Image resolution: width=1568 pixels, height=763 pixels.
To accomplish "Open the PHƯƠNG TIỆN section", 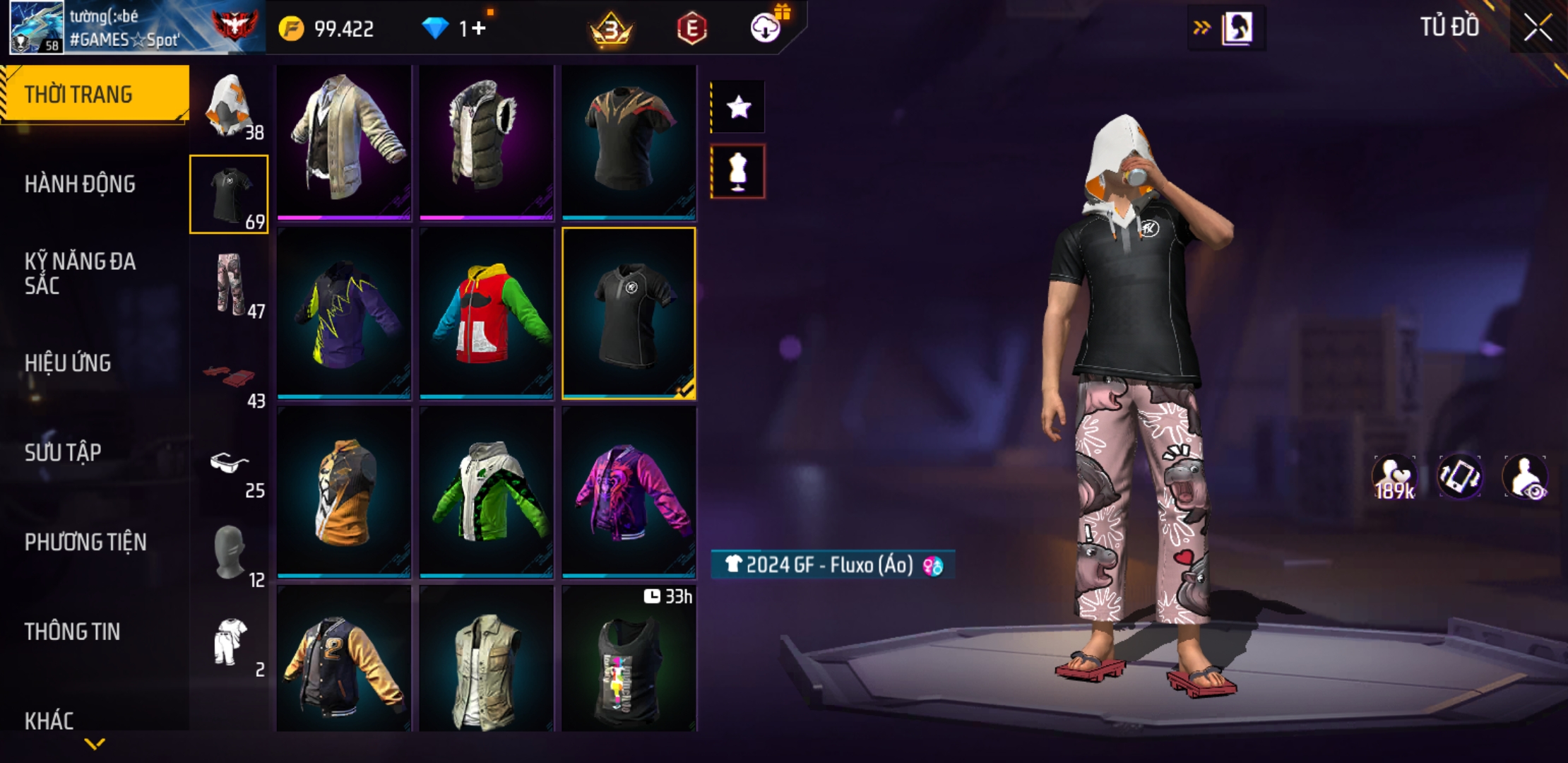I will [85, 542].
